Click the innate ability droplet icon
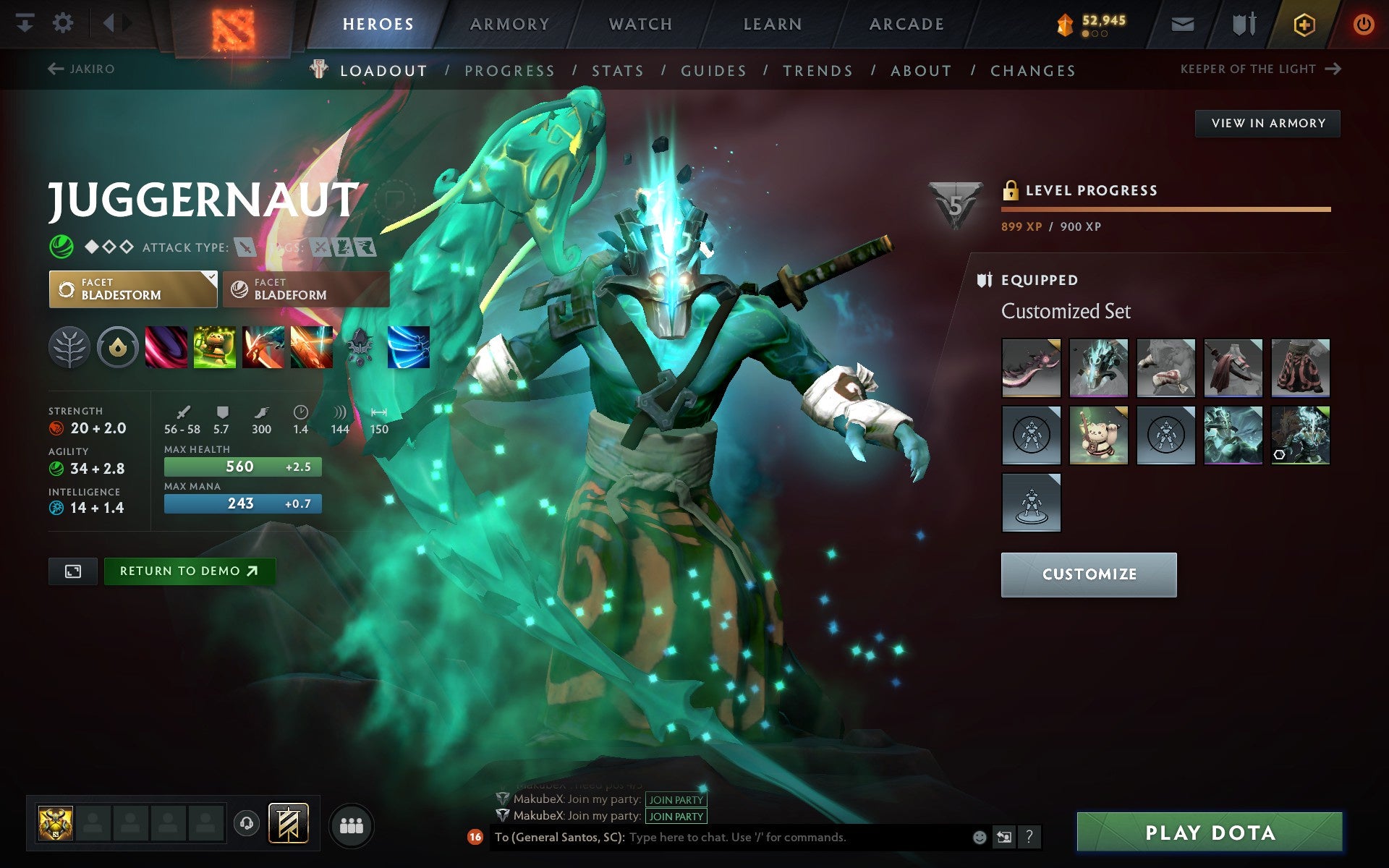Image resolution: width=1389 pixels, height=868 pixels. pos(119,347)
